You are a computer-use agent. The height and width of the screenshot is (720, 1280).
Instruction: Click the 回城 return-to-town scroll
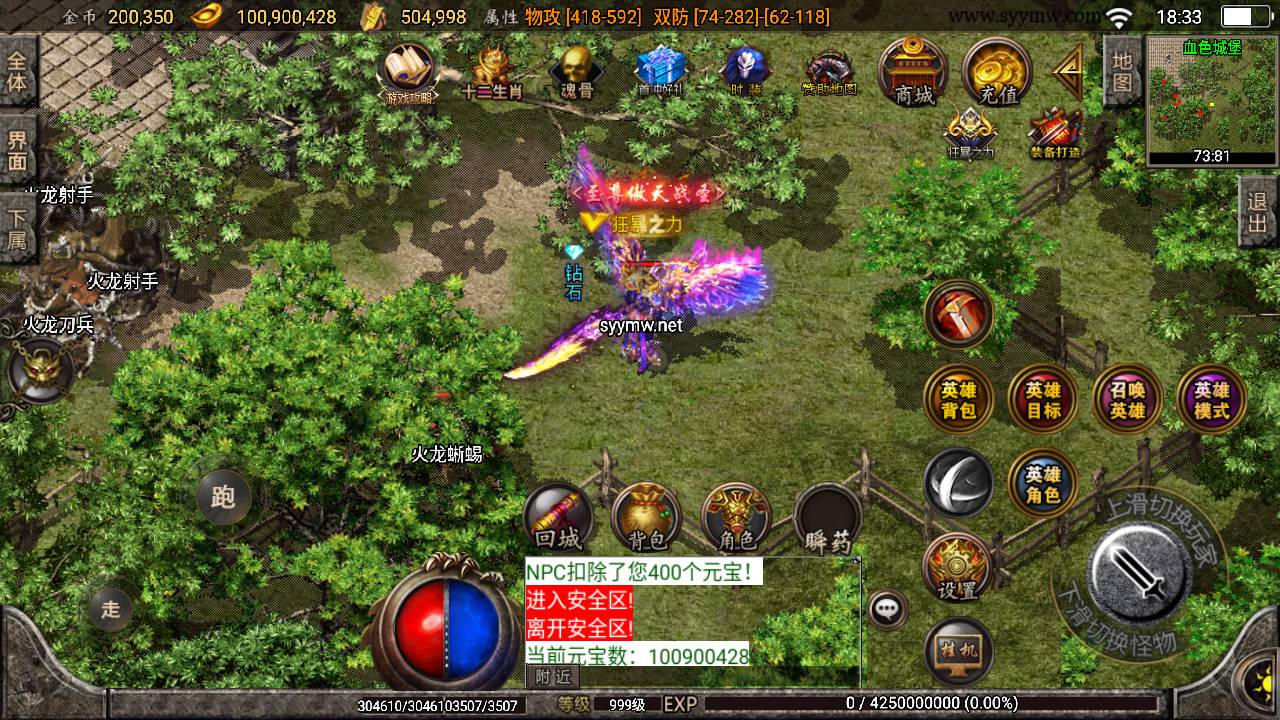tap(557, 518)
